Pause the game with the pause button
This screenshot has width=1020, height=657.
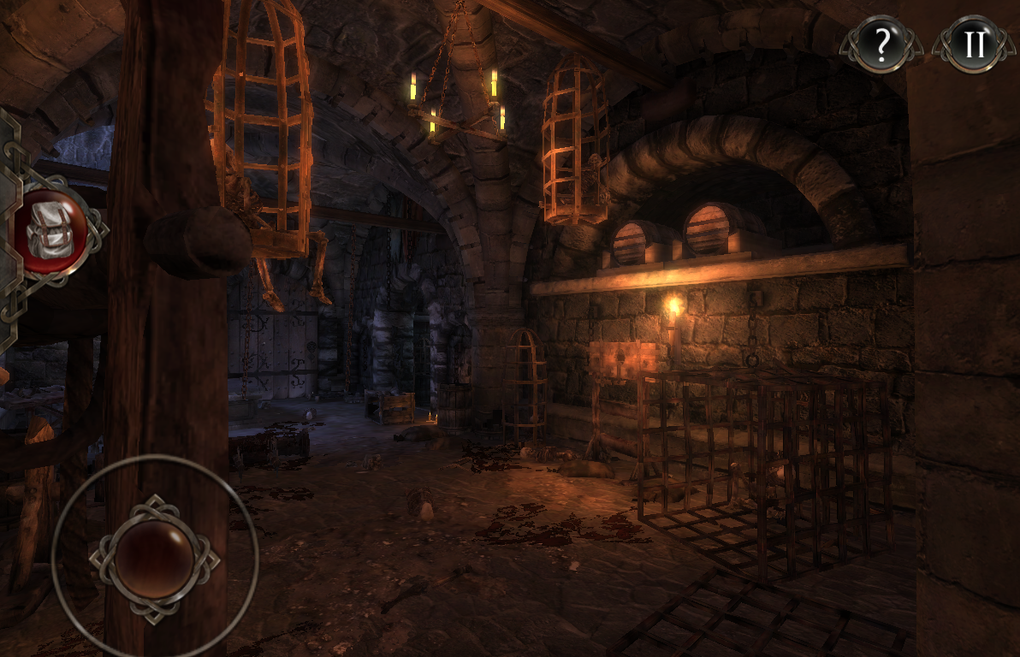click(x=970, y=45)
